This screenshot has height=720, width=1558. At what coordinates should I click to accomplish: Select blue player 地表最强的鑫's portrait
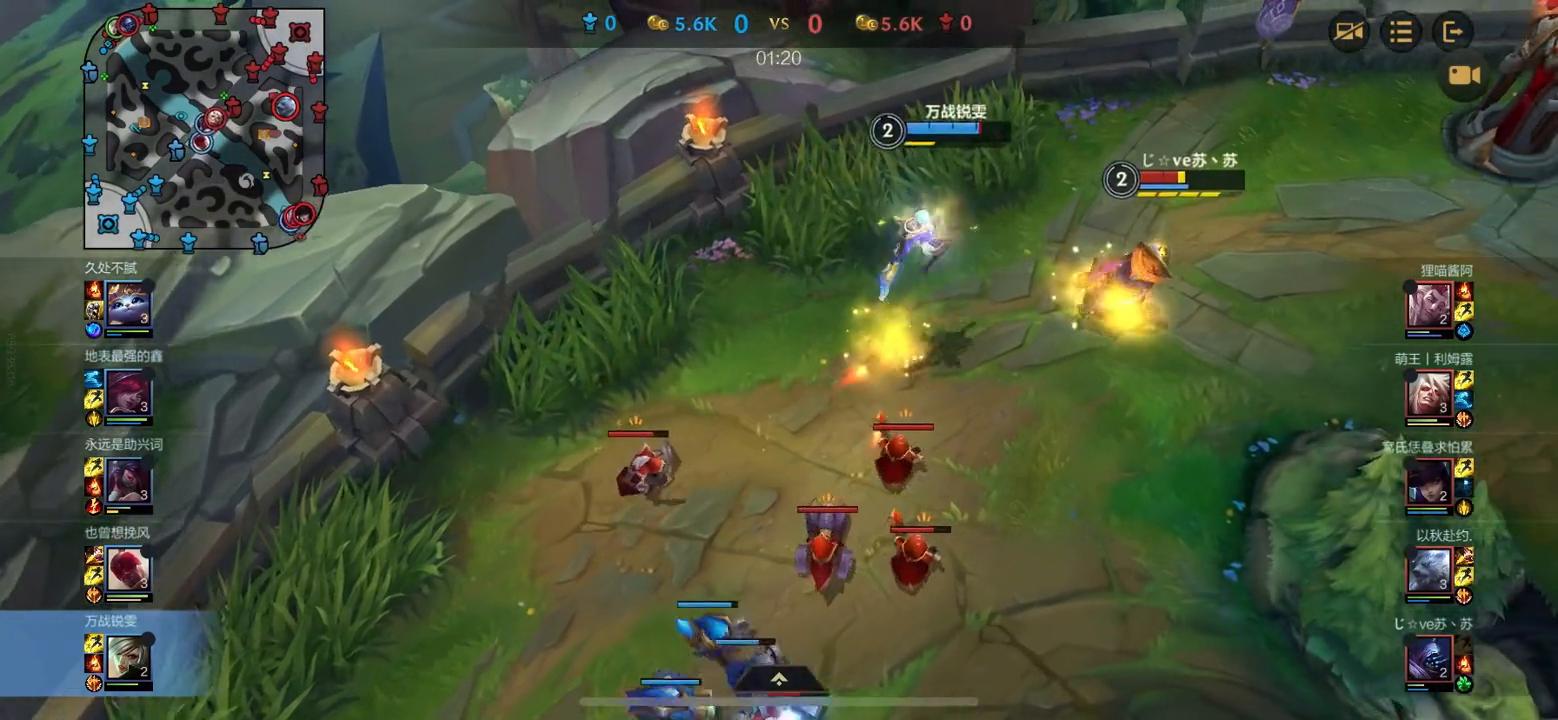(x=129, y=393)
